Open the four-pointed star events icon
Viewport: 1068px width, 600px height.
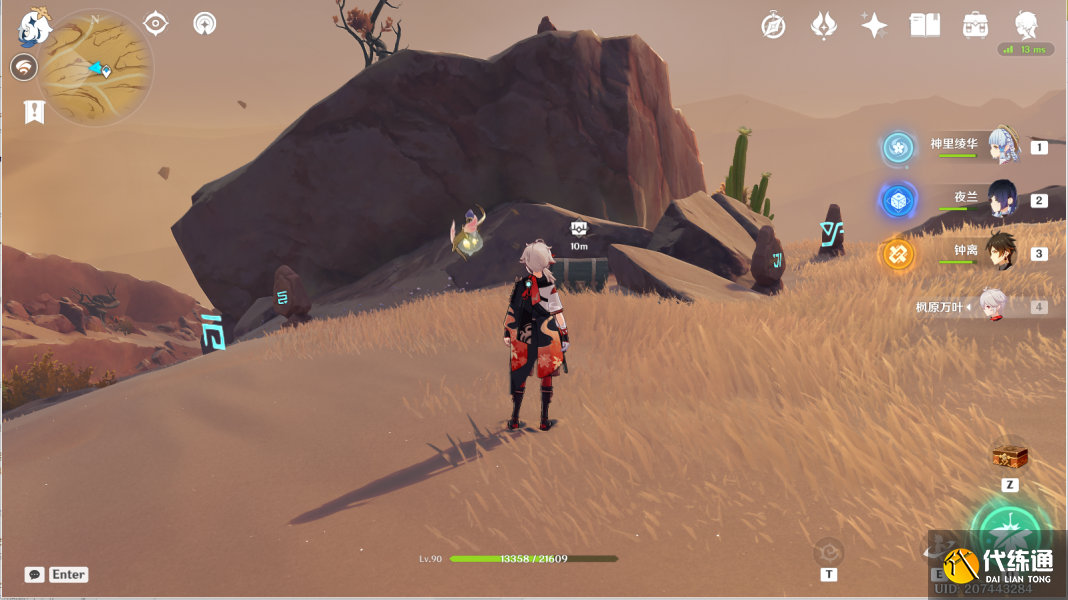tap(874, 26)
